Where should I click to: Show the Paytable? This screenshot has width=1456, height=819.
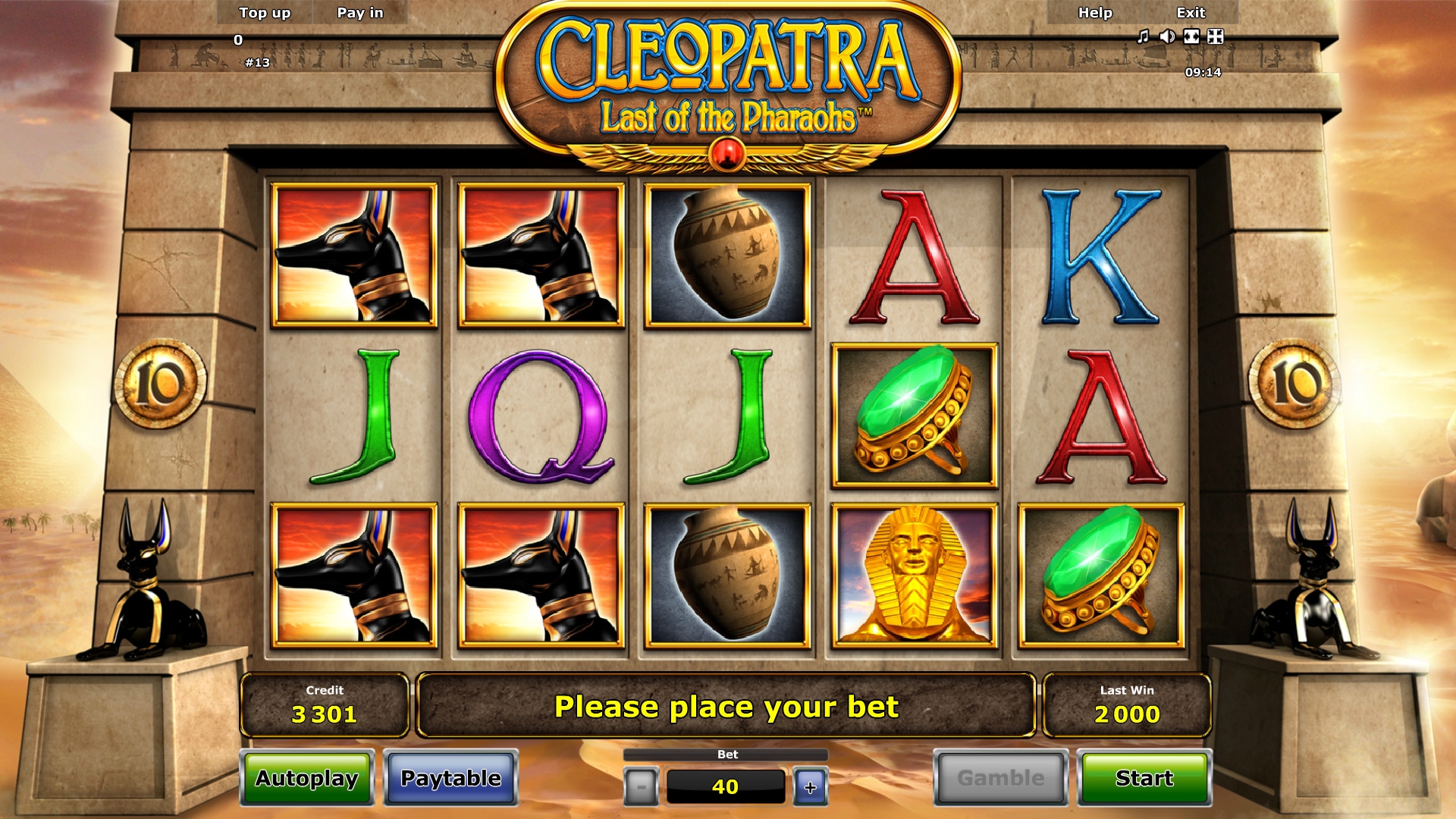click(450, 778)
